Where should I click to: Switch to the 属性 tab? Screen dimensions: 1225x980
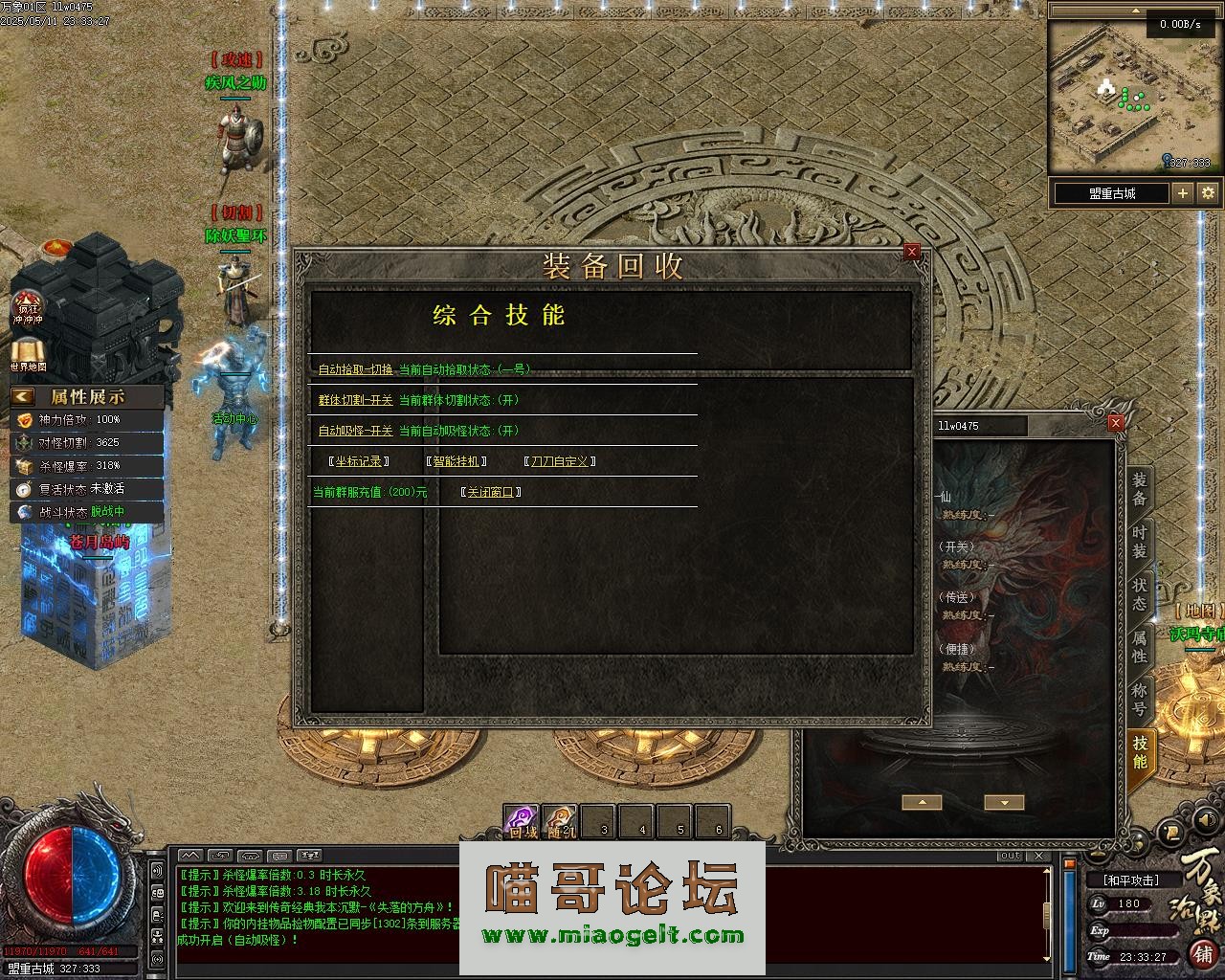pyautogui.click(x=1139, y=647)
